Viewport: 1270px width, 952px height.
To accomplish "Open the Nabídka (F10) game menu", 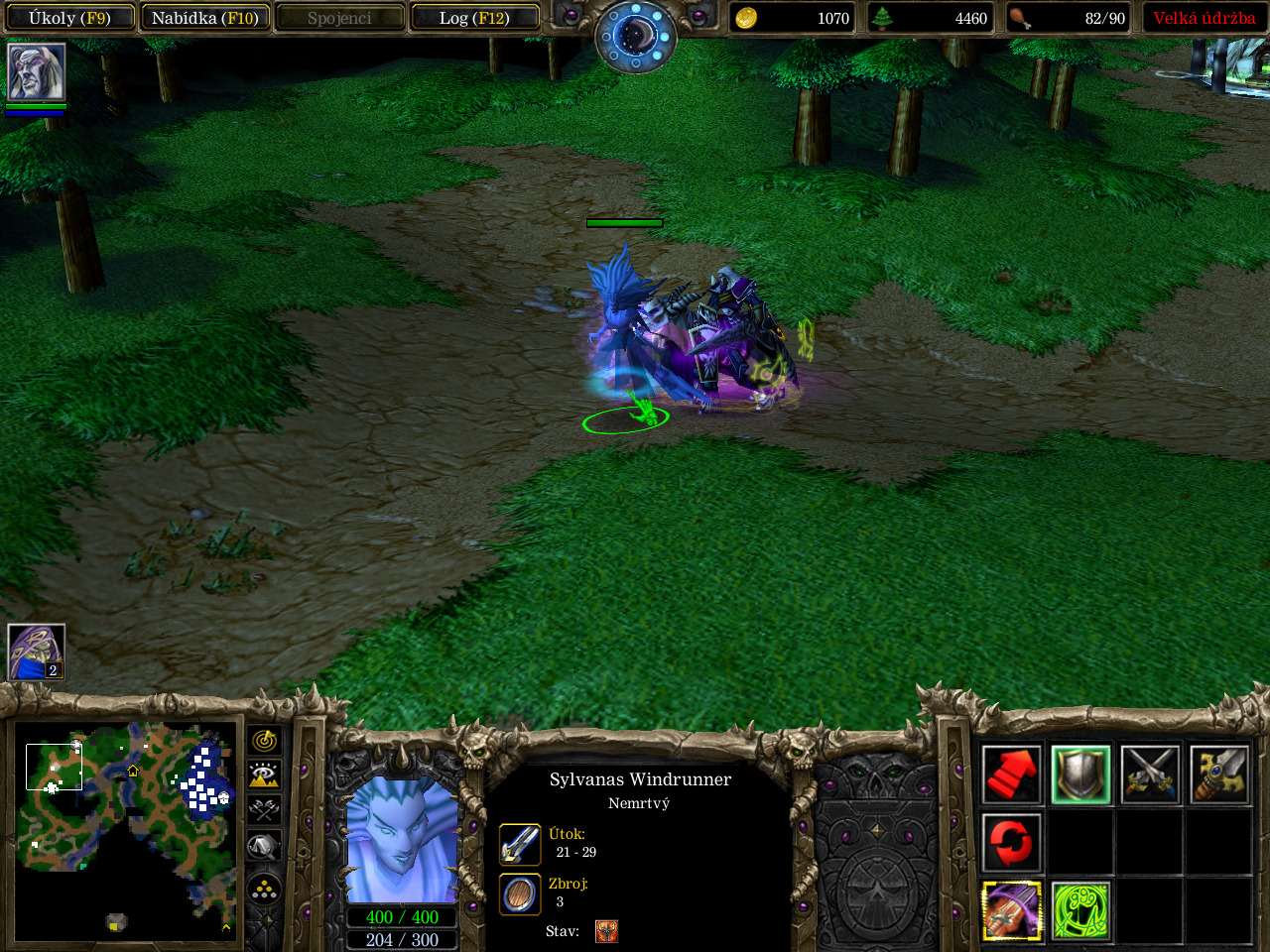I will point(205,18).
